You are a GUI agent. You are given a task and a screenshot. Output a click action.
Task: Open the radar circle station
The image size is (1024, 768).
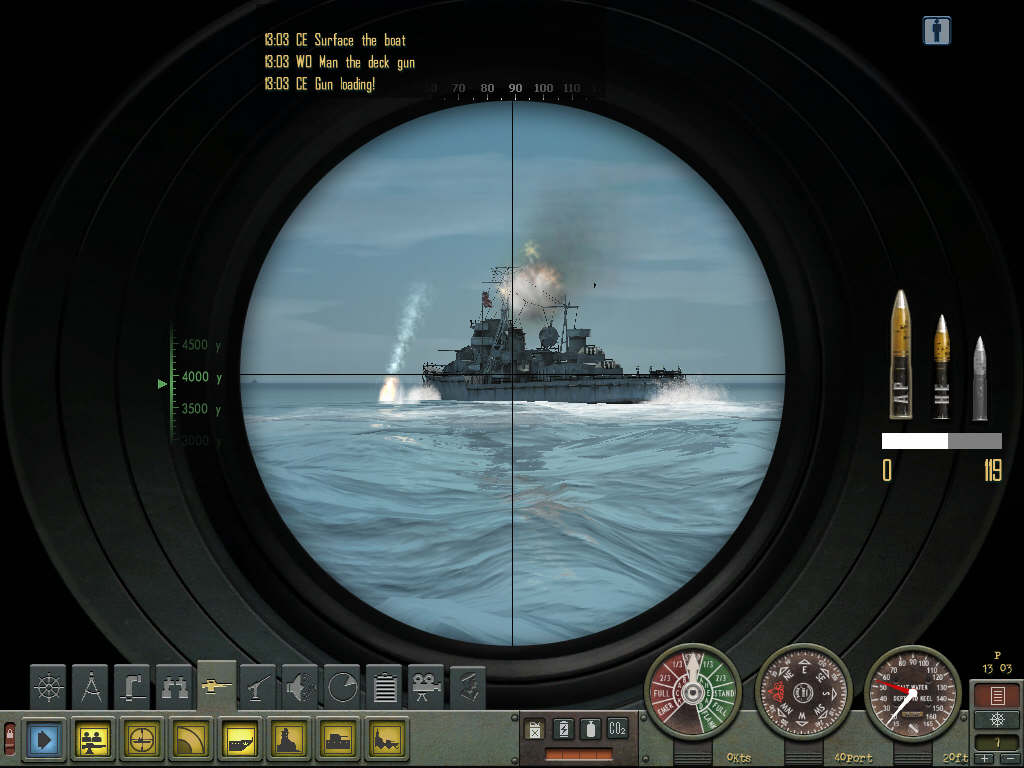tap(342, 686)
